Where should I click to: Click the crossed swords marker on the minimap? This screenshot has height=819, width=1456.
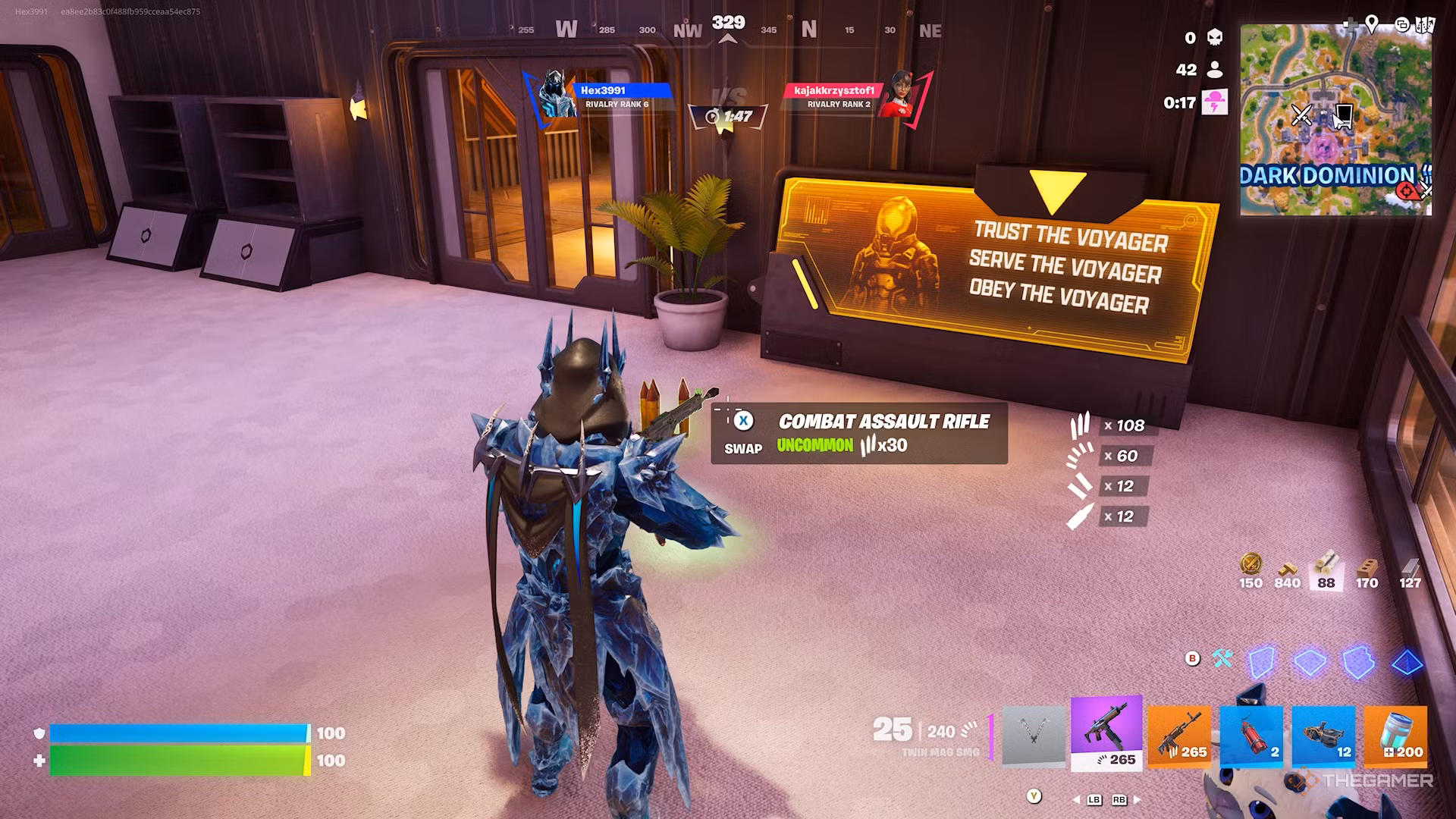click(x=1302, y=115)
